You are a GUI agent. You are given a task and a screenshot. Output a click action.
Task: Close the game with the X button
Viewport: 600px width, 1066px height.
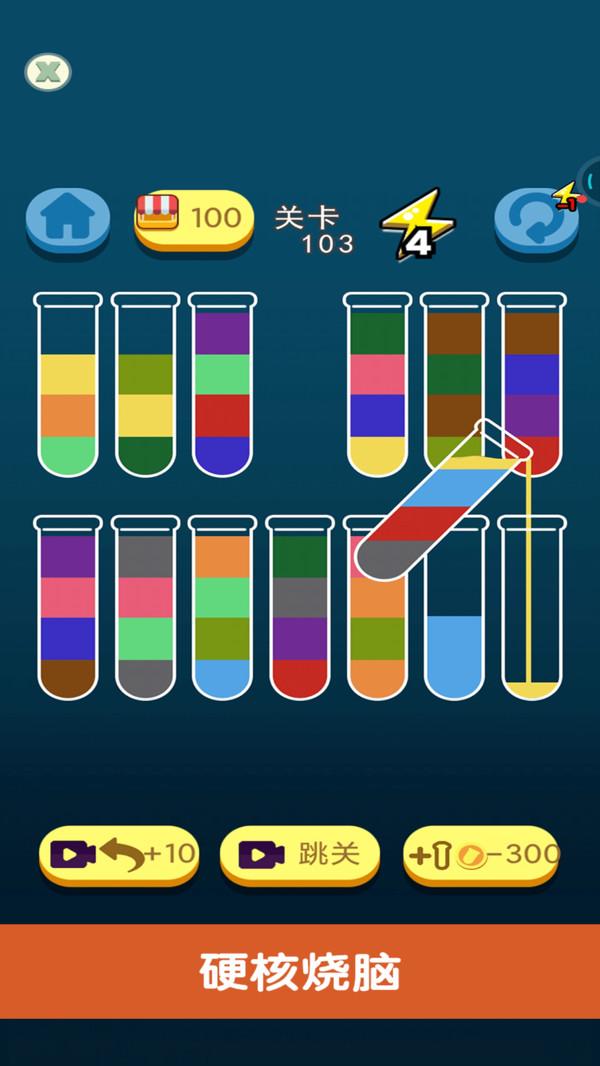tap(47, 72)
